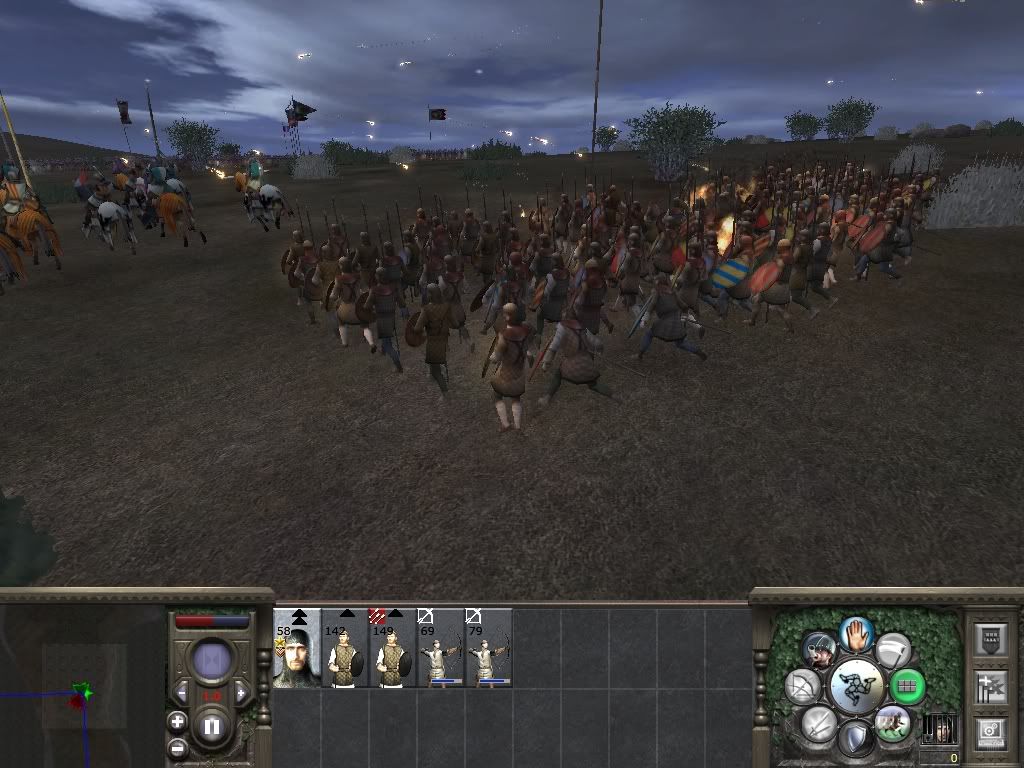1024x768 pixels.
Task: Activate the galloping horse run button
Action: pos(891,722)
